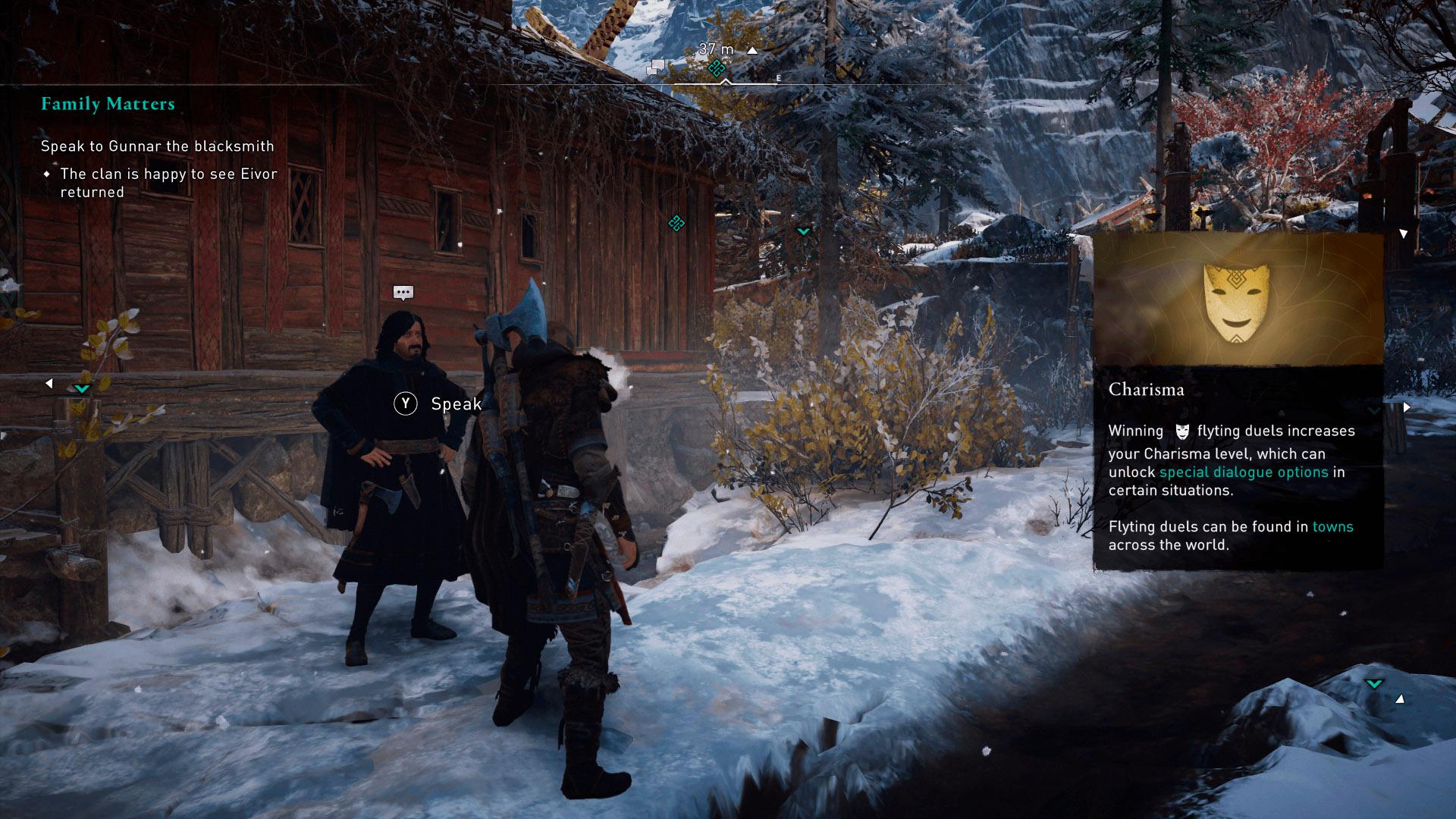Select the quest marker on the compass bar

tap(715, 69)
